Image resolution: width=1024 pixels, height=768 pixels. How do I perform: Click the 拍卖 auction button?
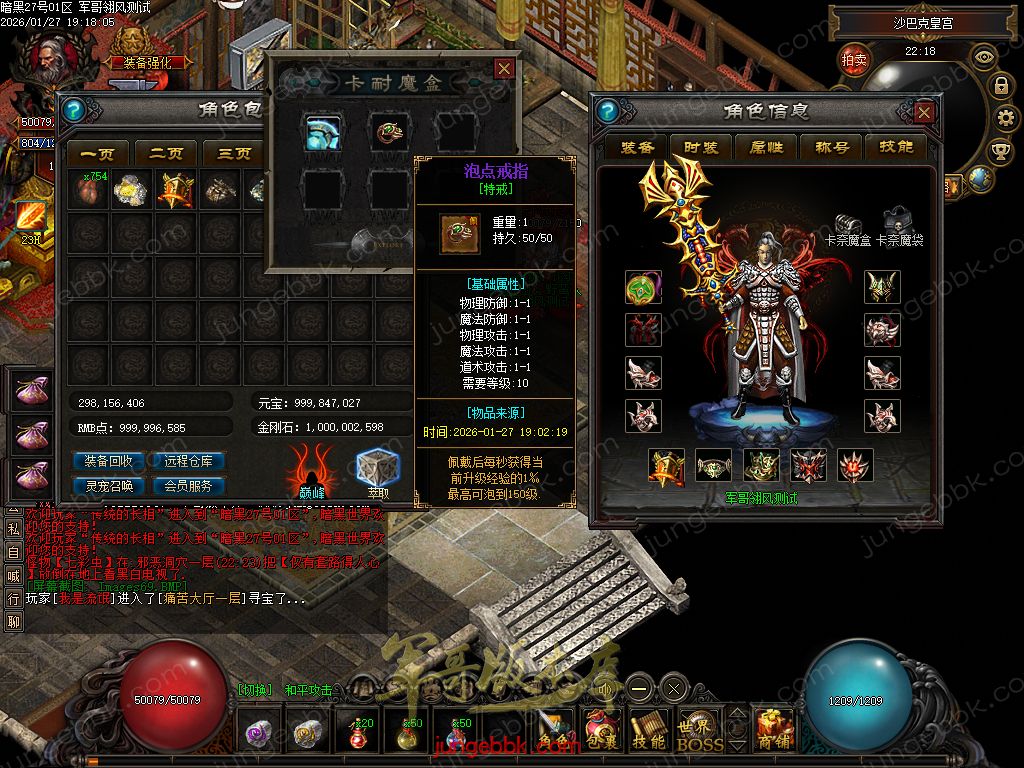click(854, 60)
